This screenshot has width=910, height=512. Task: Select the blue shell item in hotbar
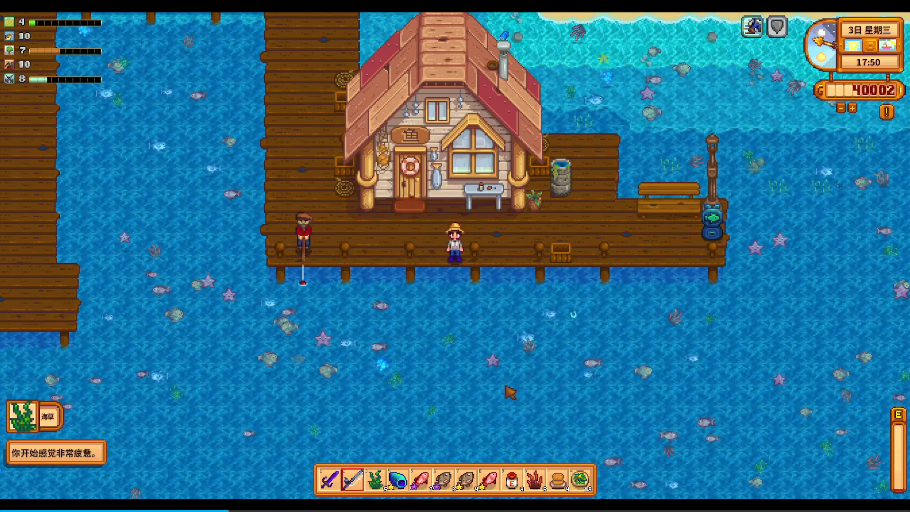(398, 480)
